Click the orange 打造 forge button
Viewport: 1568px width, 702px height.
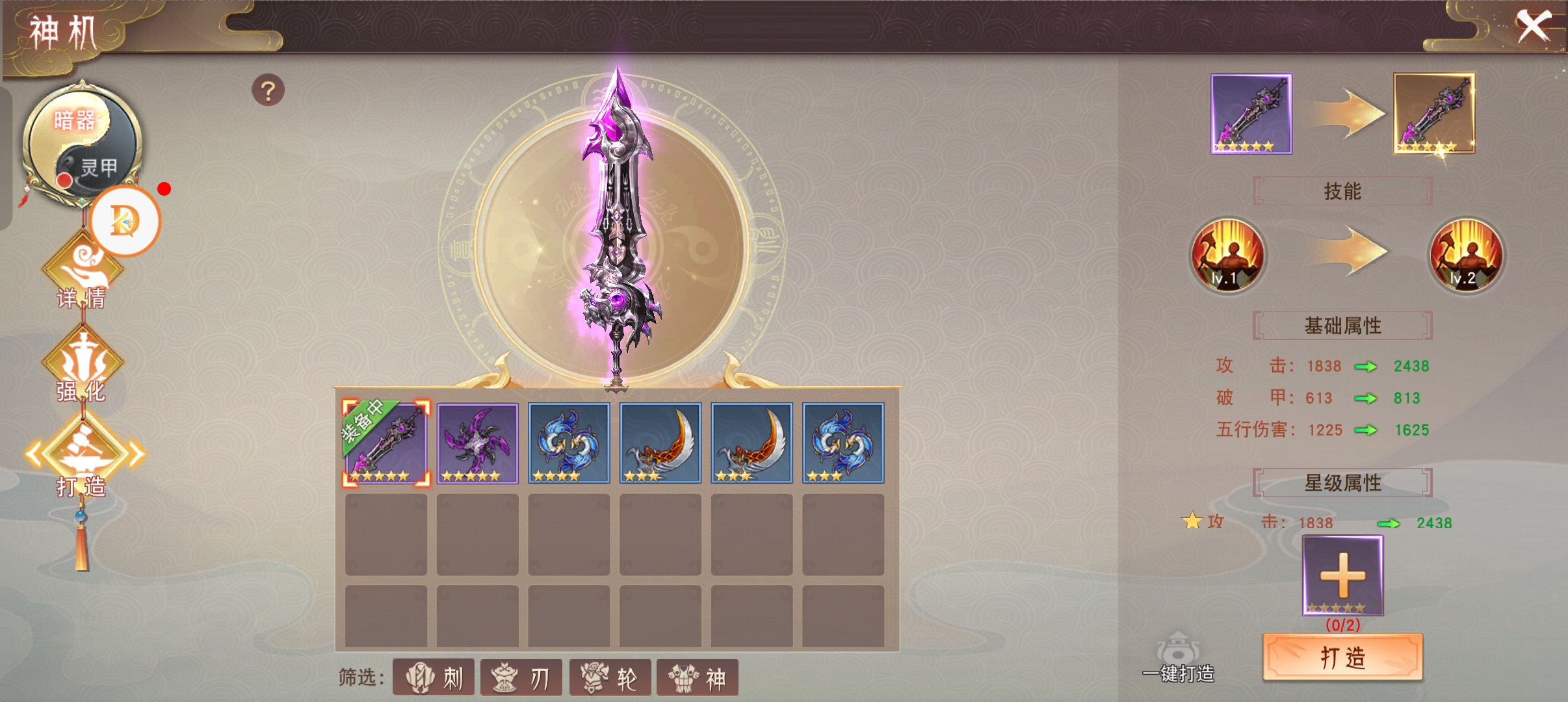[x=1342, y=657]
